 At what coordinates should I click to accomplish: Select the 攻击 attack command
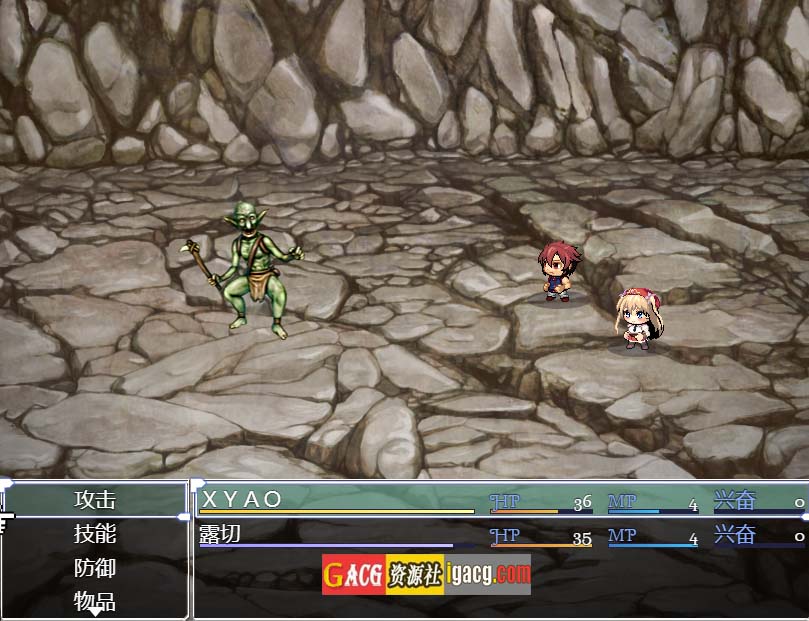coord(95,499)
